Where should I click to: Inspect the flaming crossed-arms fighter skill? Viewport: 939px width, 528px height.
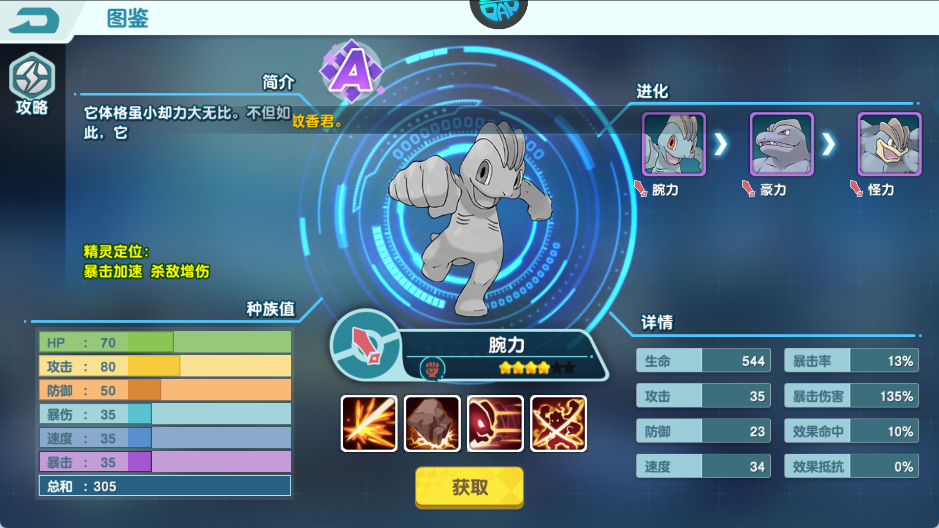(x=558, y=423)
